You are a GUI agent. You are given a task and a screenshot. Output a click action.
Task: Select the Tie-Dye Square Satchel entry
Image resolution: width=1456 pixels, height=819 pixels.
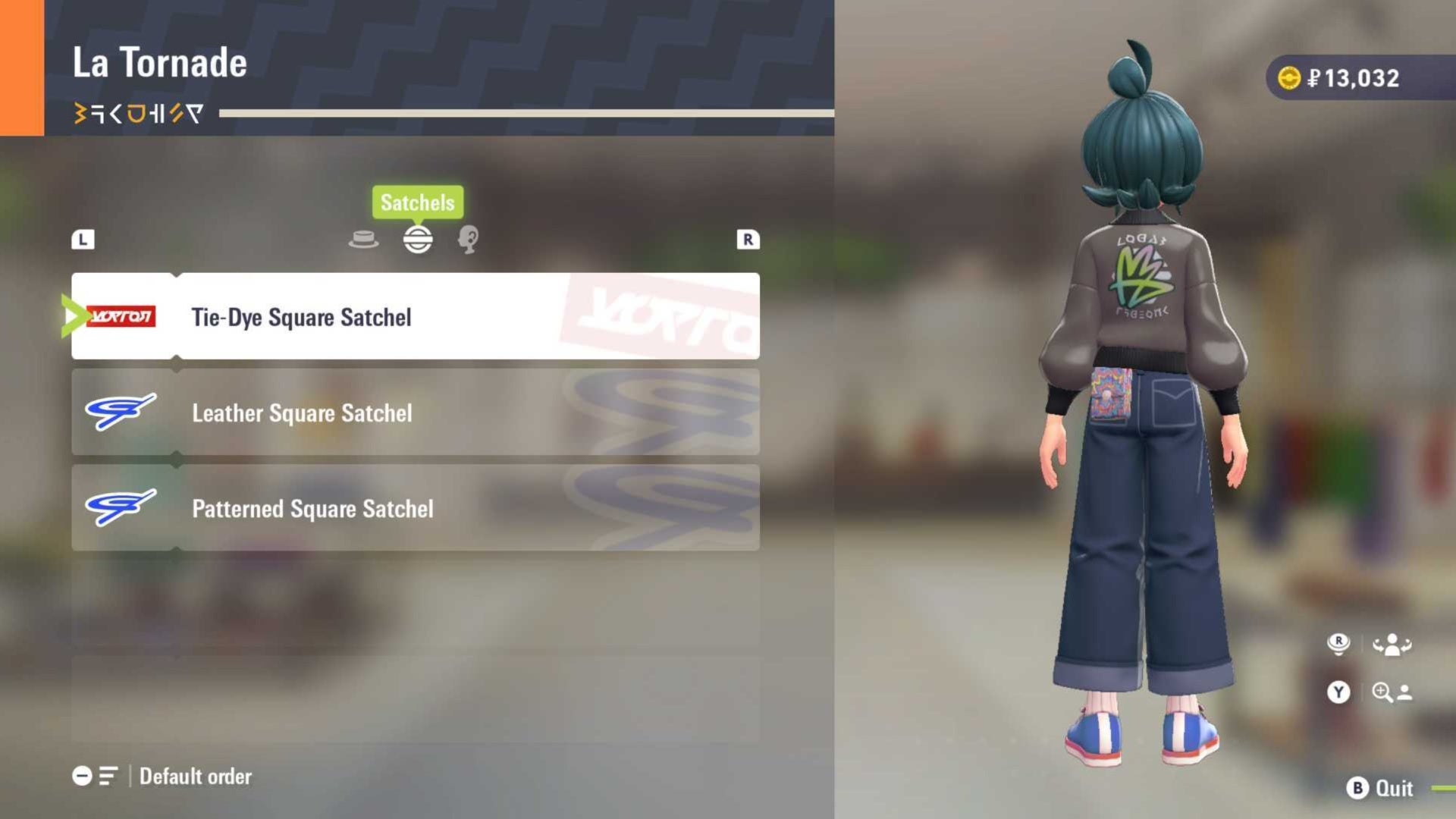click(415, 317)
